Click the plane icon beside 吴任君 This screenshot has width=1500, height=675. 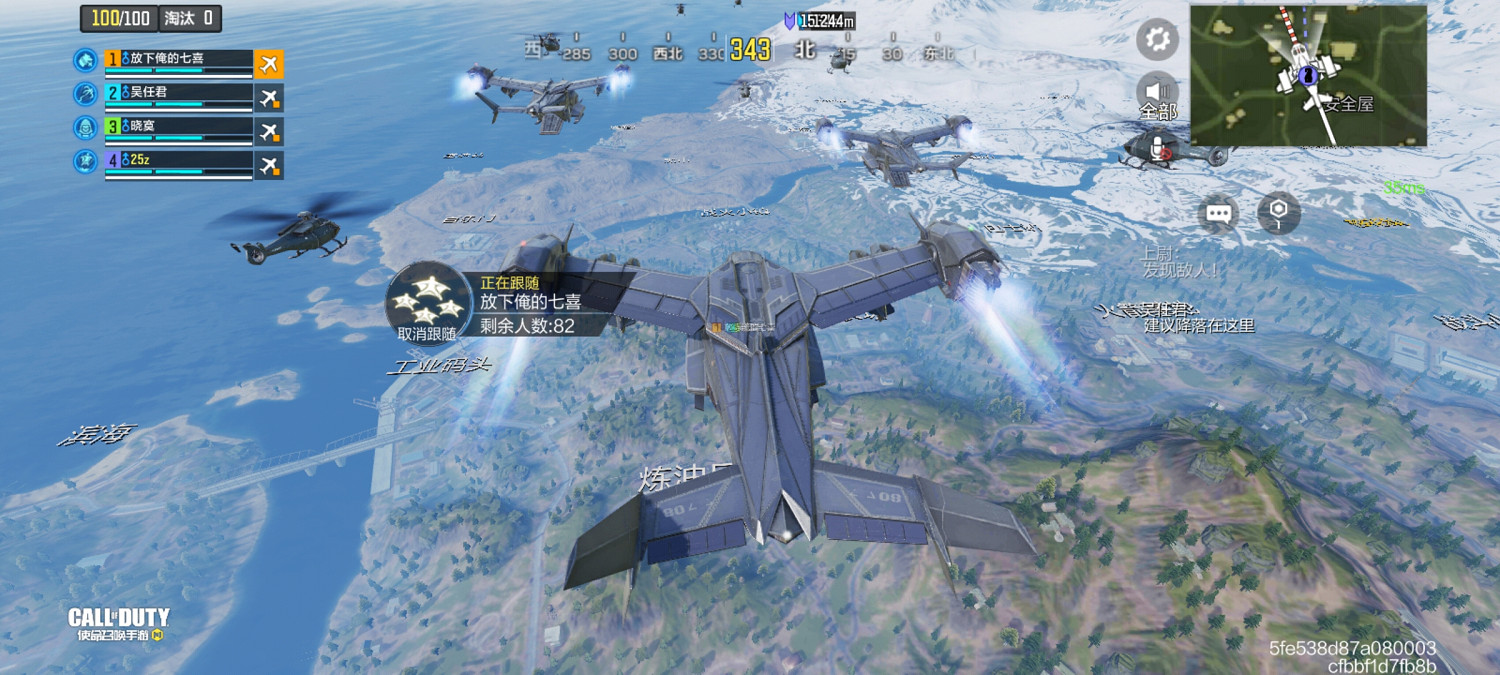tap(268, 98)
